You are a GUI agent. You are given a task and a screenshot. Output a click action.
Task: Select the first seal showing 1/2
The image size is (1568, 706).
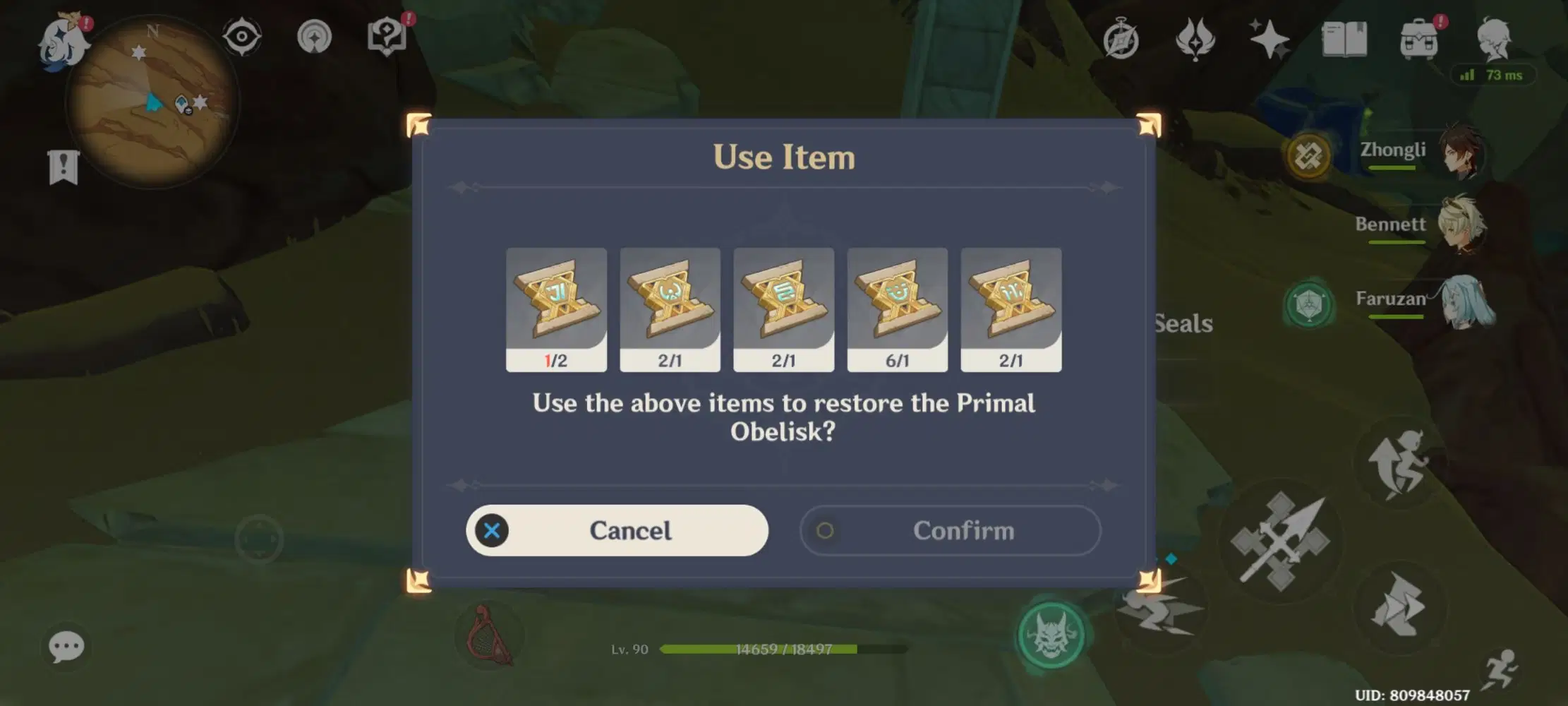coord(556,309)
